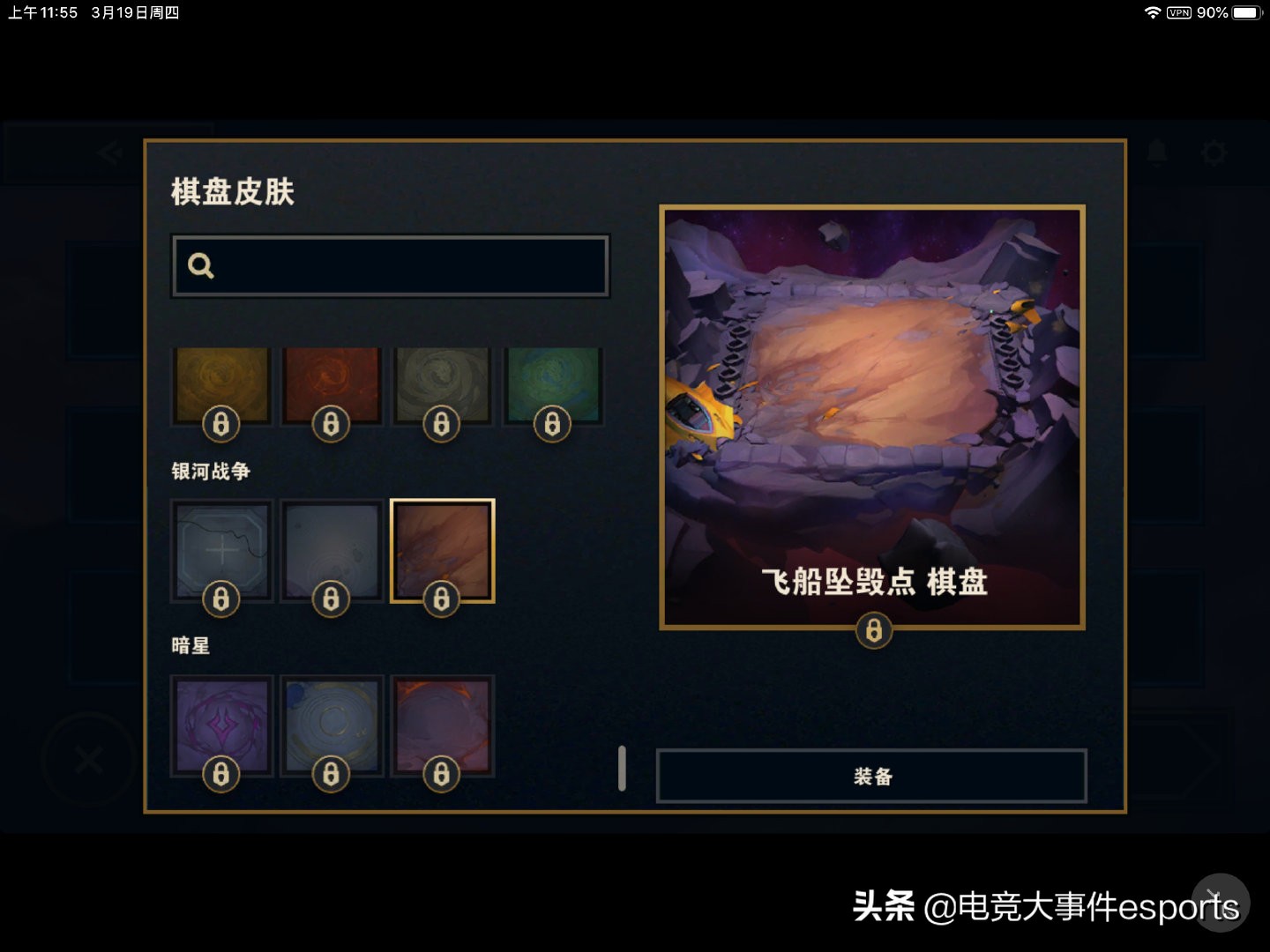This screenshot has width=1270, height=952.
Task: Select the green swirl board skin
Action: click(553, 383)
